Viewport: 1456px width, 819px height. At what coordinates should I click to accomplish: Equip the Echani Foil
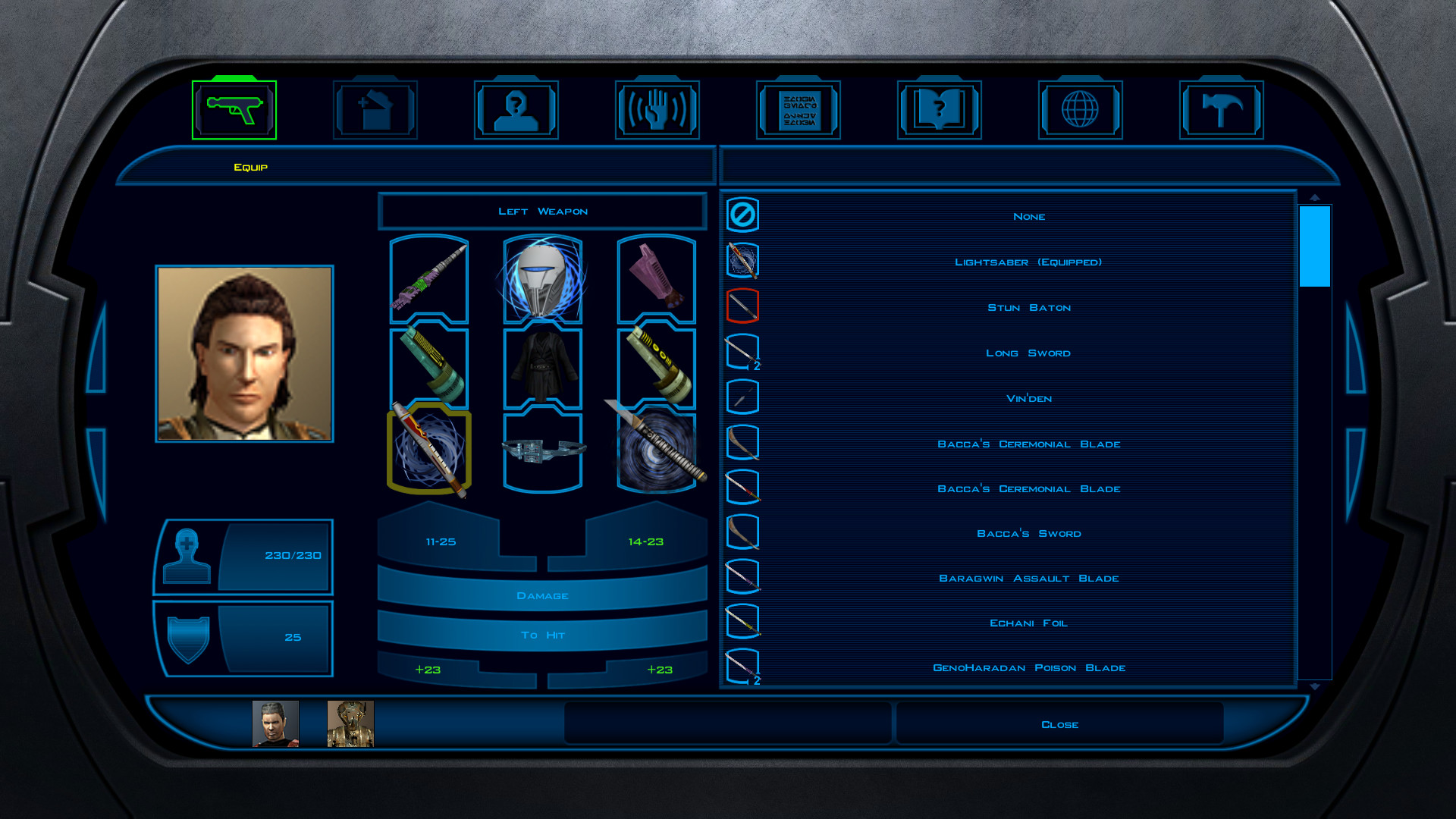pyautogui.click(x=1028, y=623)
